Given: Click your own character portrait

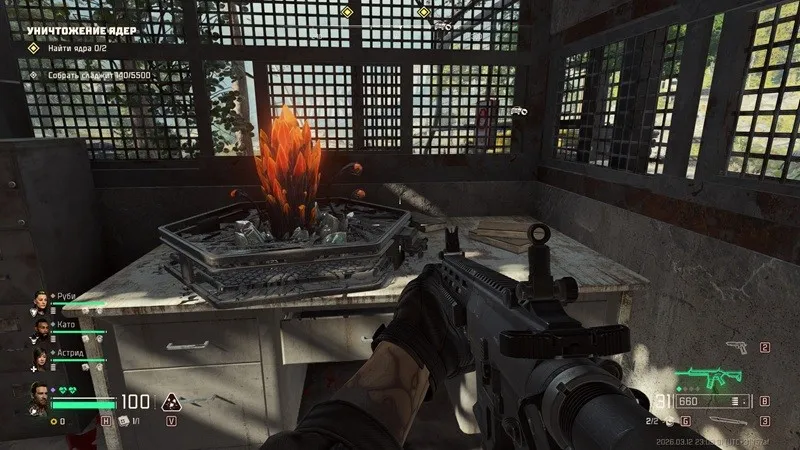Looking at the screenshot, I should 40,393.
